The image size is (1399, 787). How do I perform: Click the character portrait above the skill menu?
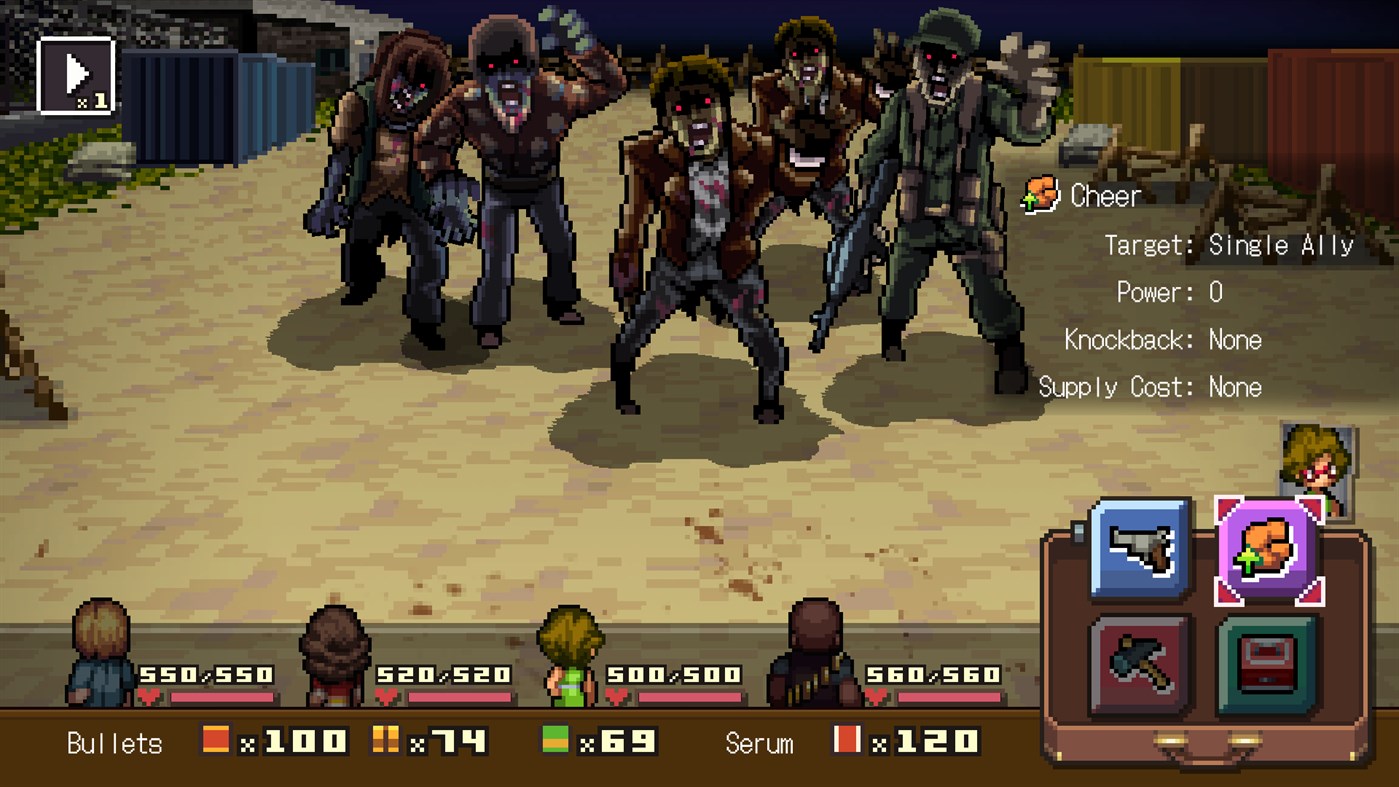click(1318, 460)
